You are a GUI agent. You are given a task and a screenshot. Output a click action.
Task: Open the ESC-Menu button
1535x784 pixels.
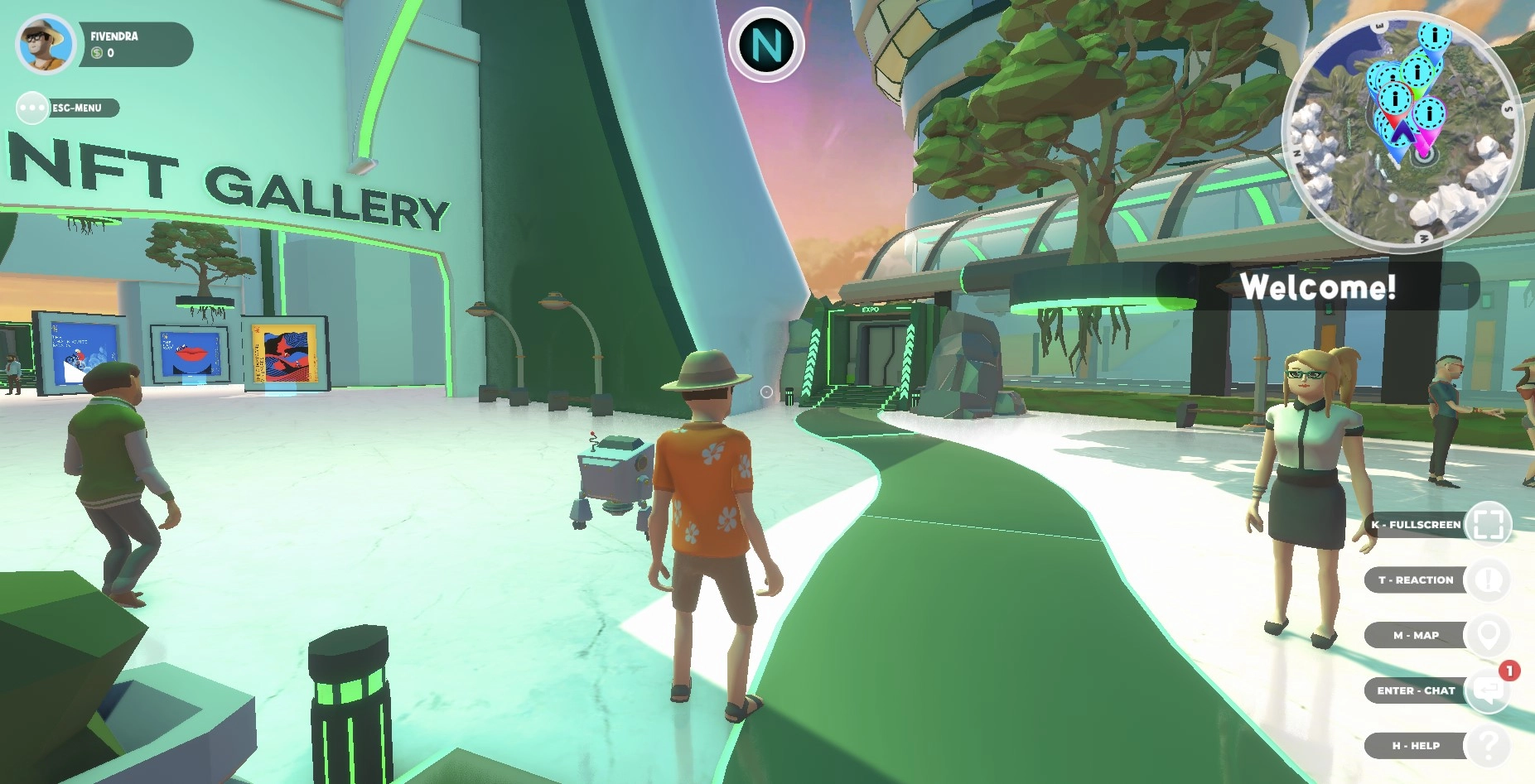(34, 108)
